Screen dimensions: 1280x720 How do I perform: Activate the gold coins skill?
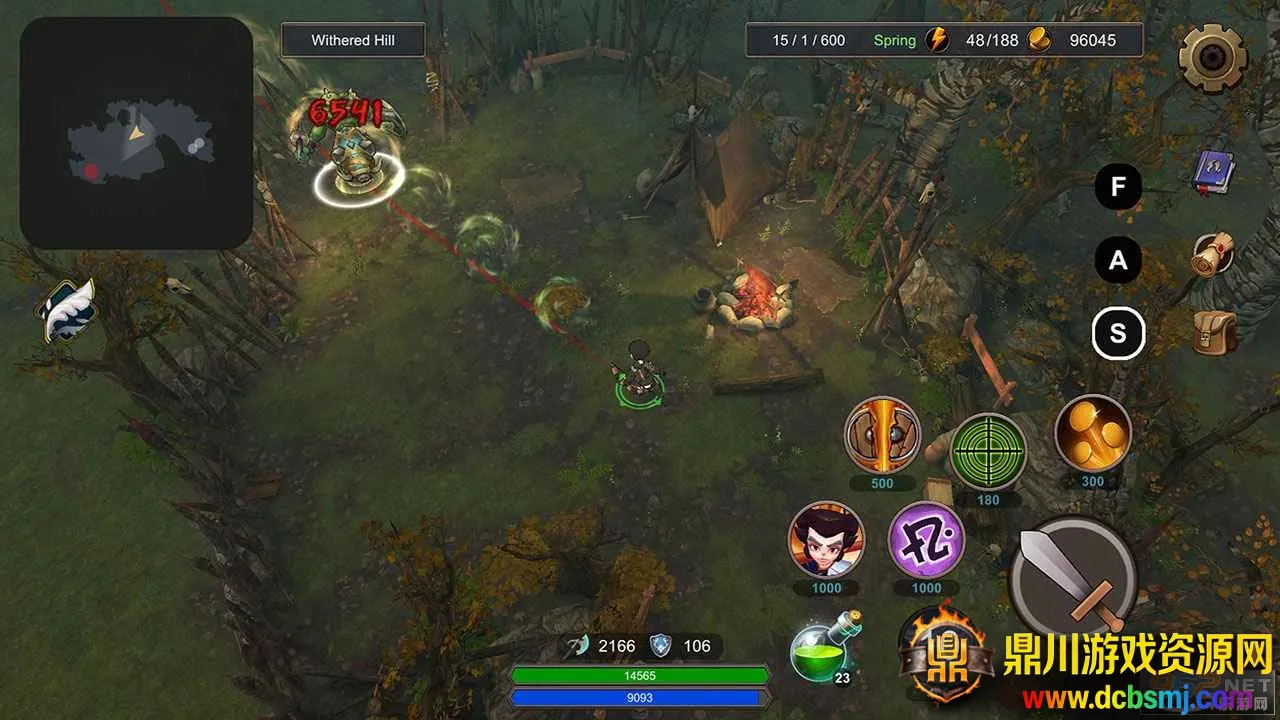click(x=1092, y=433)
